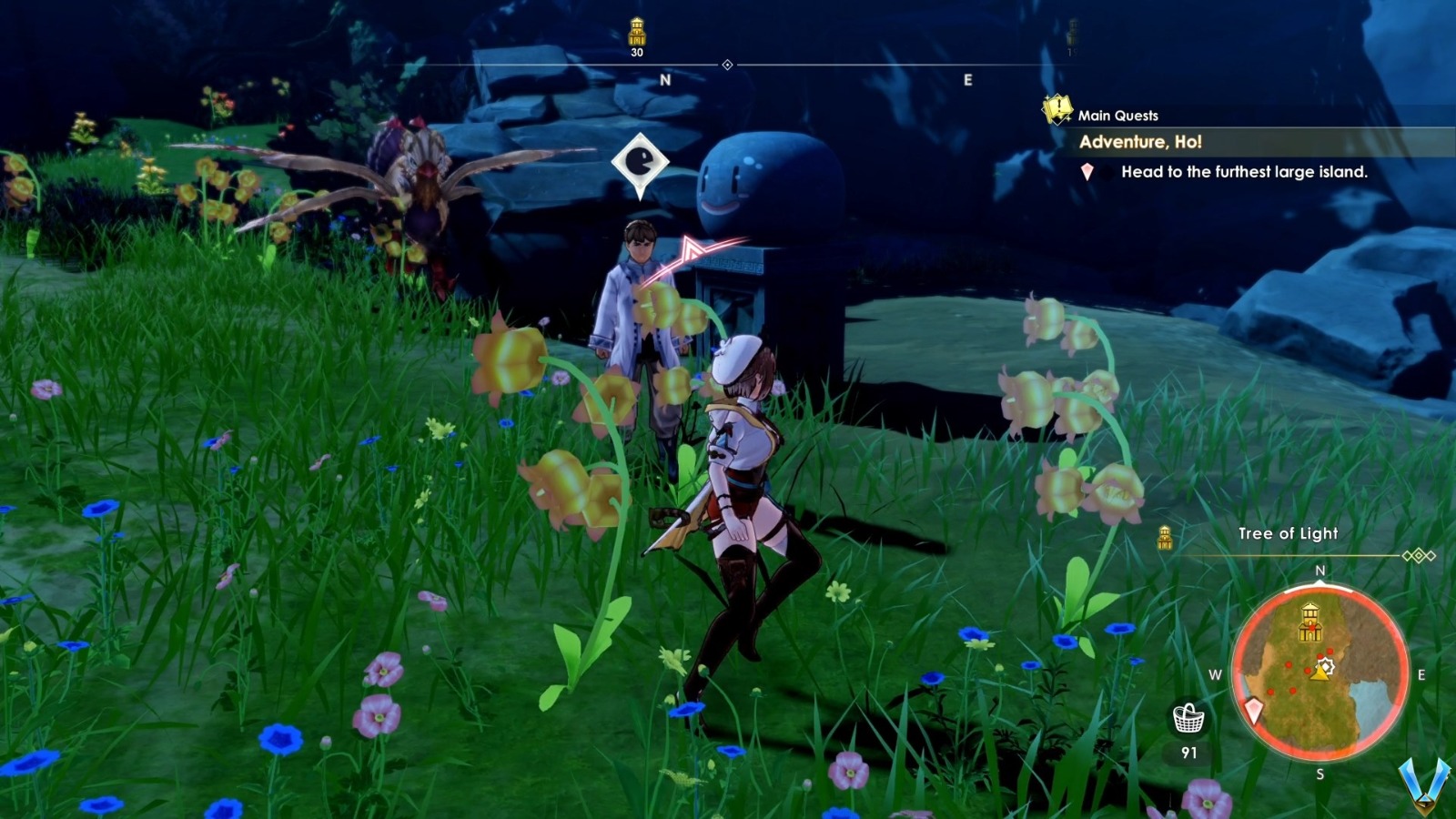Click the yellow player arrow marker on the minimap
This screenshot has width=1456, height=819.
pyautogui.click(x=1319, y=673)
